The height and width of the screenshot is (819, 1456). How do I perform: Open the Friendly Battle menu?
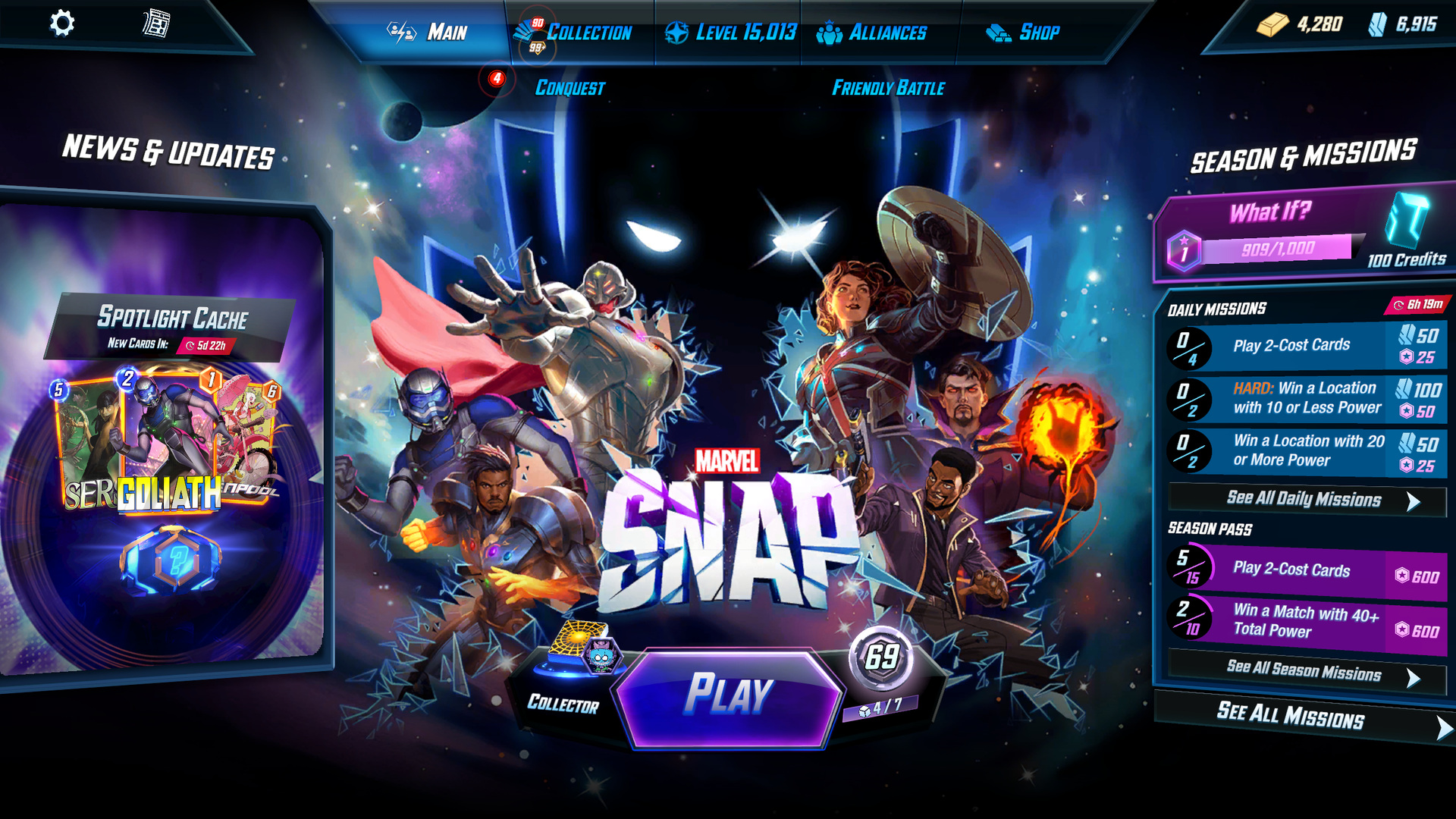pos(889,88)
